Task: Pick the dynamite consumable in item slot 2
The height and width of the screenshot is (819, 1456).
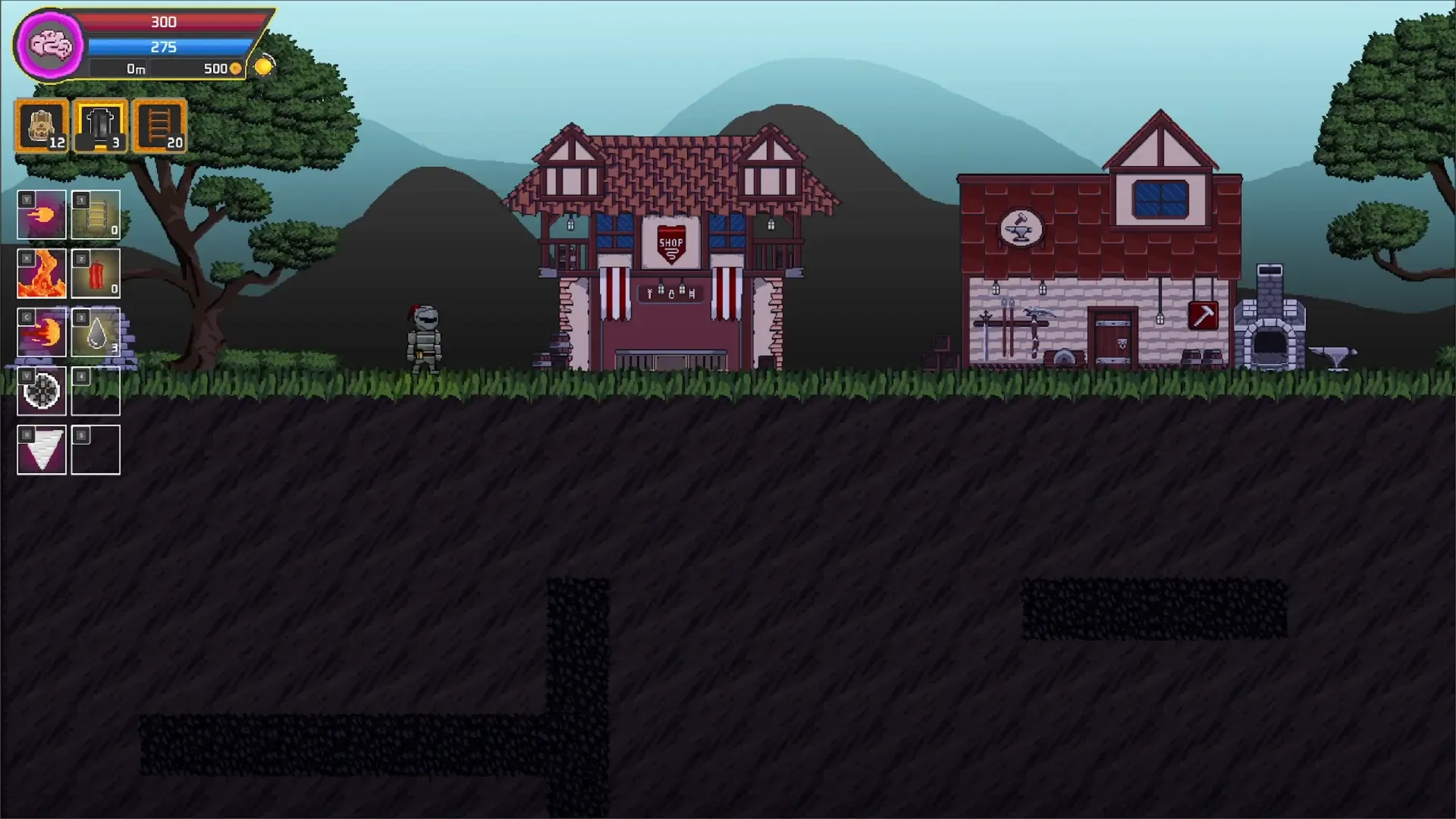Action: coord(96,274)
